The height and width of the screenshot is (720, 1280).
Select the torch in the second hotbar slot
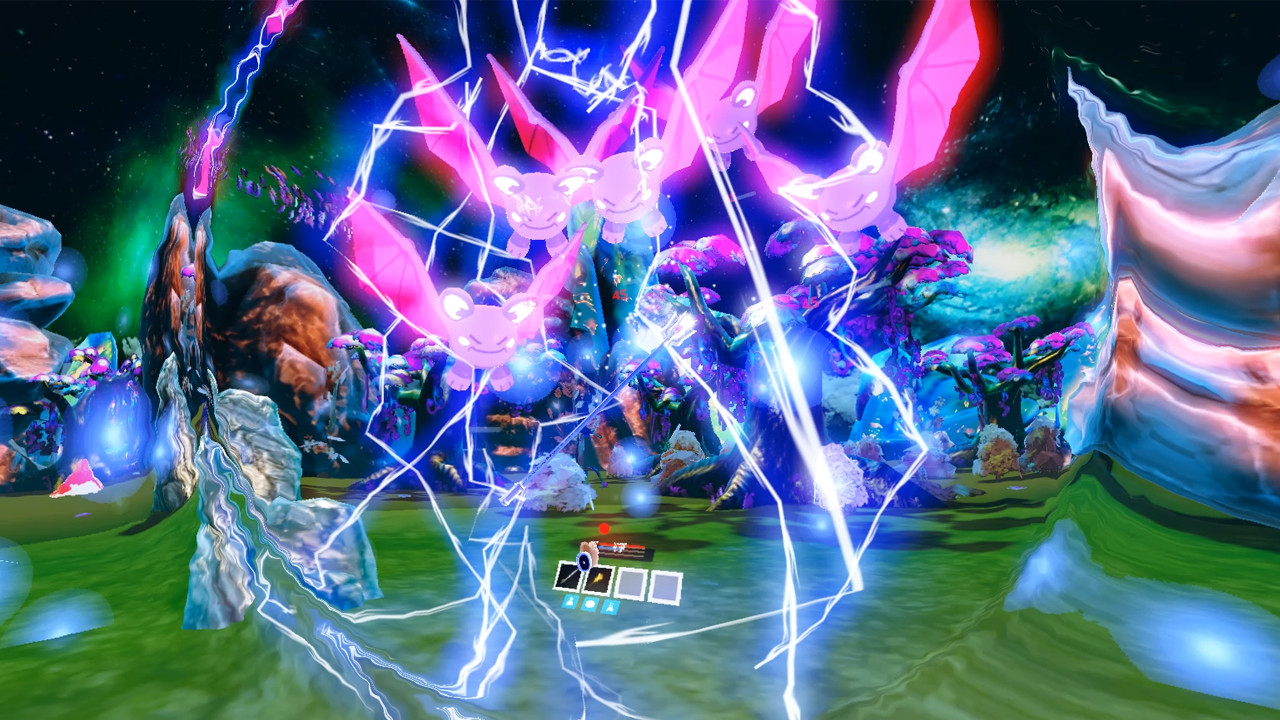point(598,580)
